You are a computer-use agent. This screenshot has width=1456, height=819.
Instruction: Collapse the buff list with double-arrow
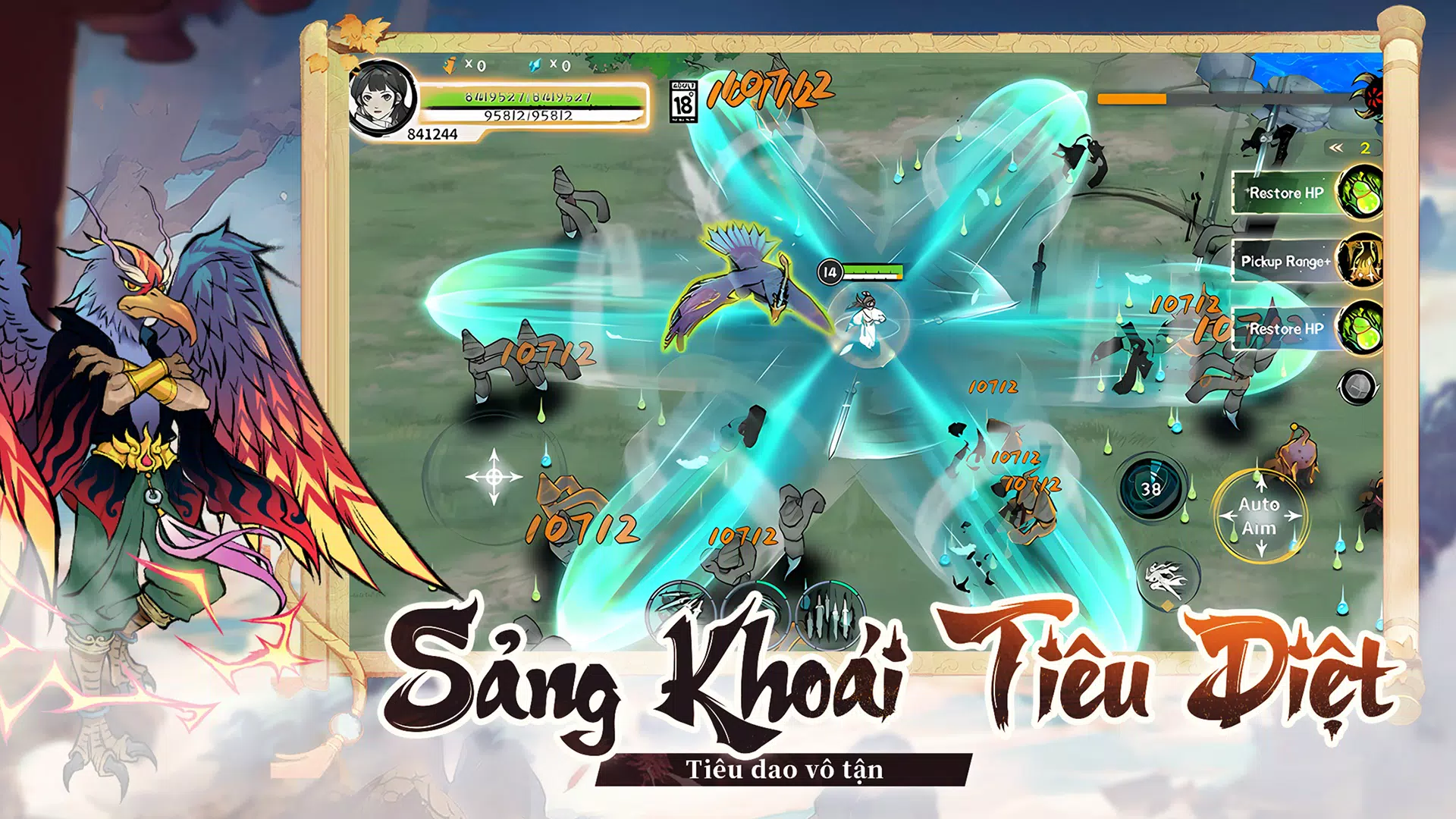pos(1336,148)
